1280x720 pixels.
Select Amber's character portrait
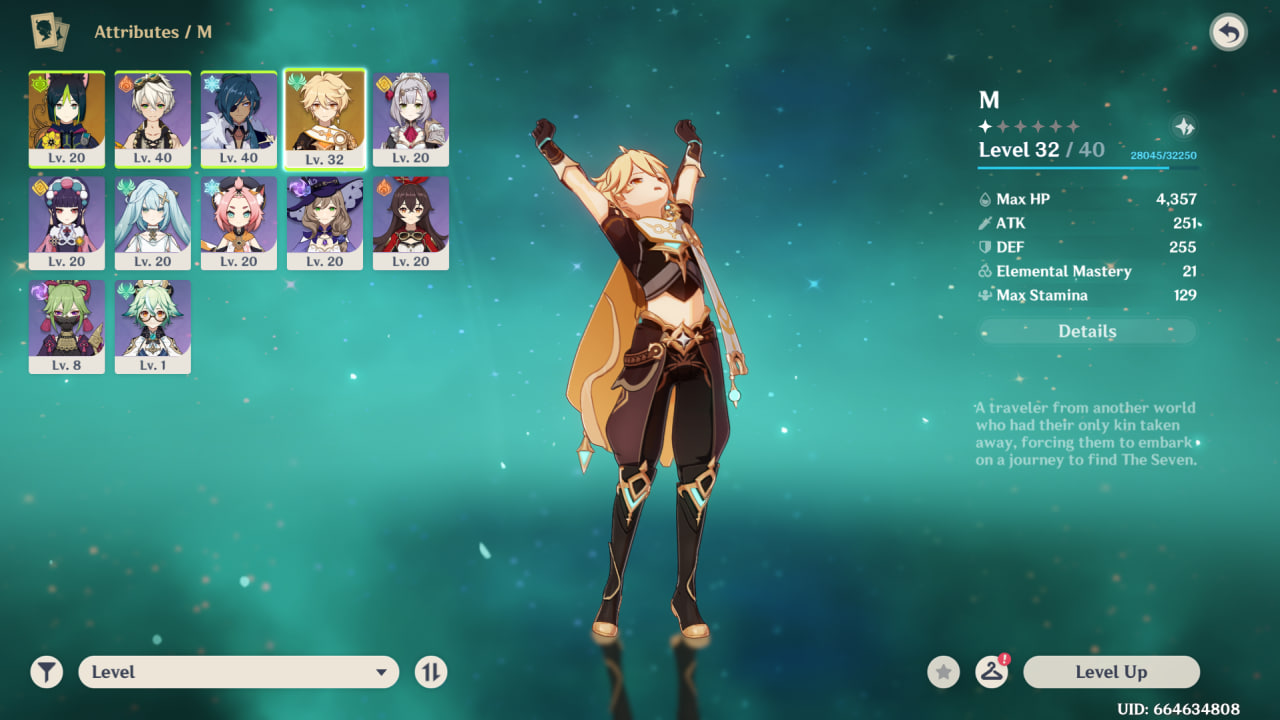pos(411,222)
